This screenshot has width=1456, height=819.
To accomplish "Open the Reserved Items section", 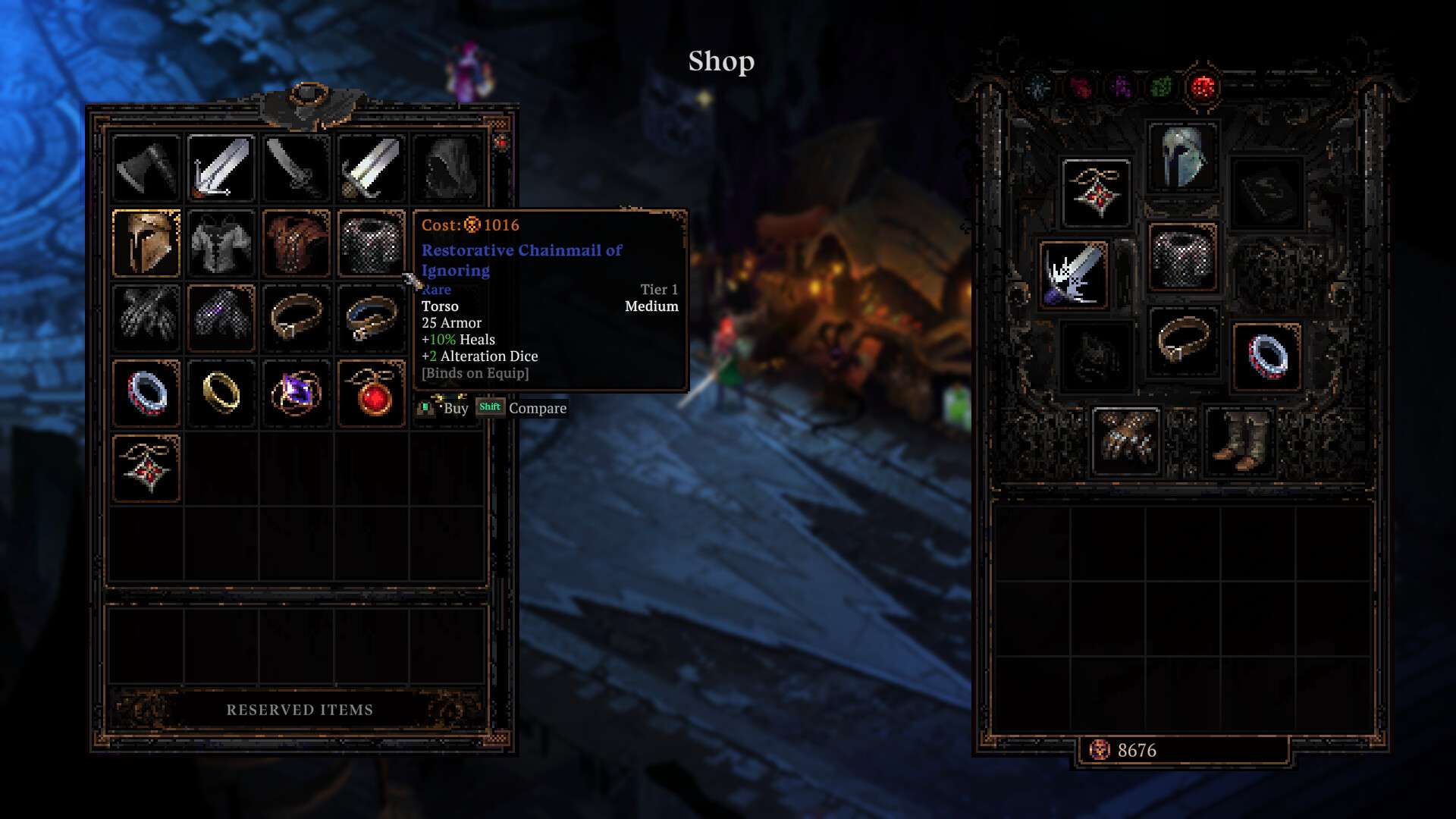I will tap(300, 710).
